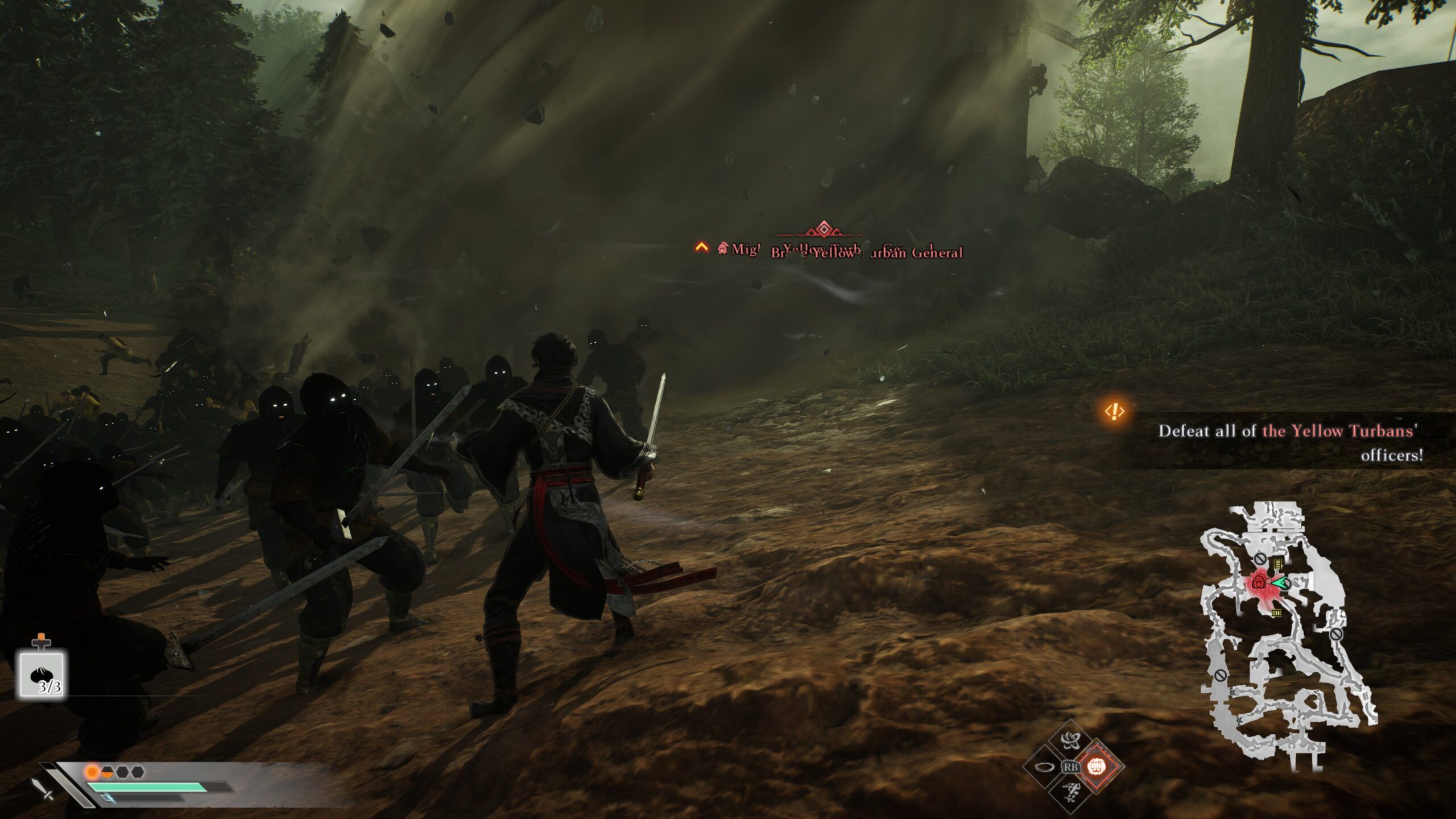Select the orange exclamation objective alert icon
The image size is (1456, 819).
click(x=1115, y=411)
